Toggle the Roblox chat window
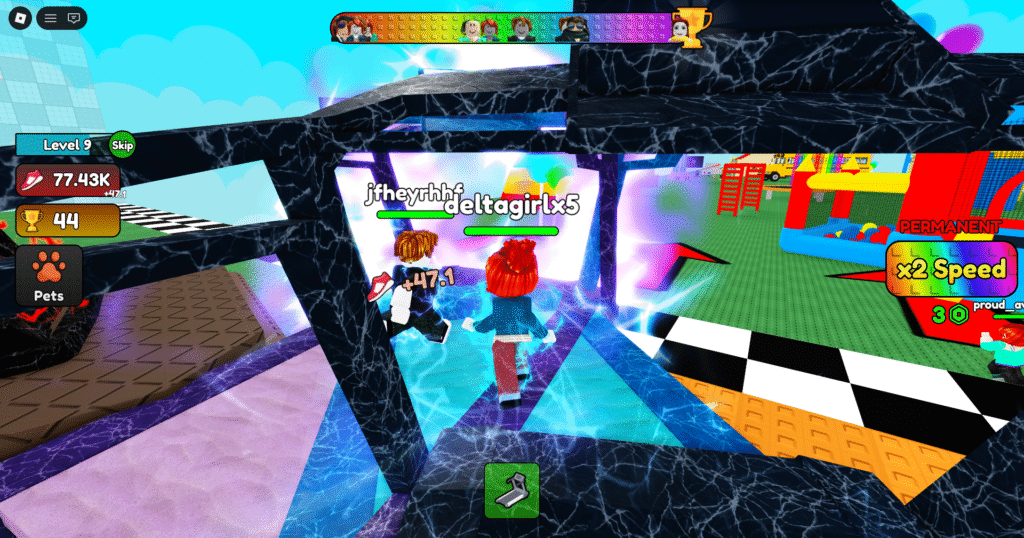 tap(74, 18)
